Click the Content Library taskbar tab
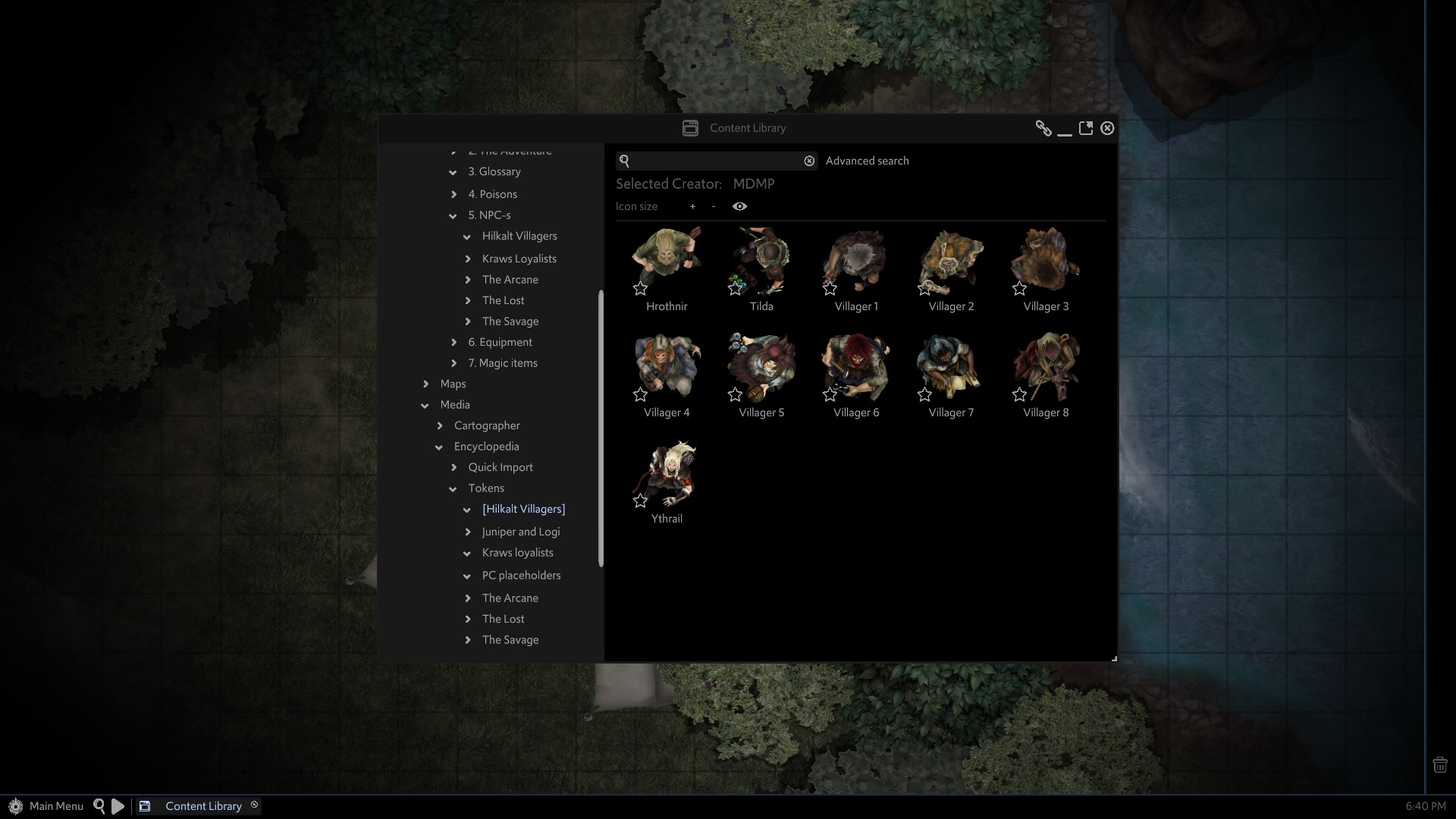This screenshot has height=819, width=1456. click(x=202, y=806)
